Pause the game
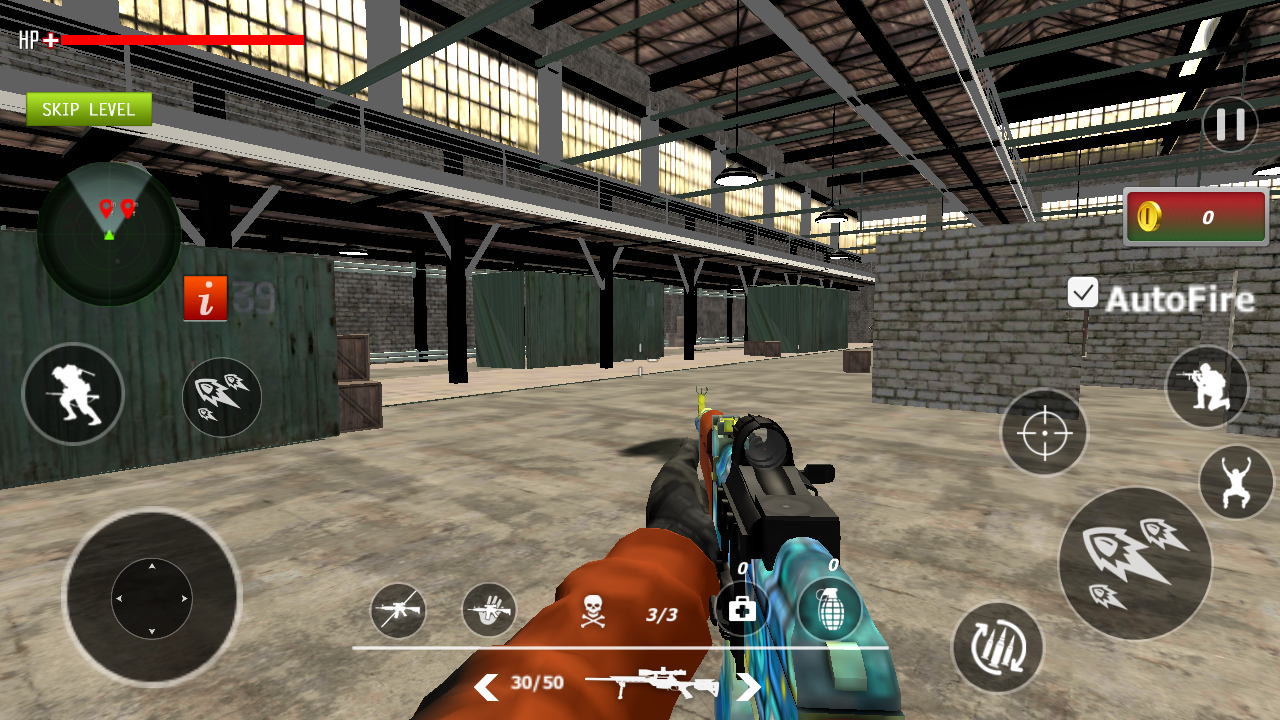This screenshot has height=720, width=1280. [x=1230, y=124]
